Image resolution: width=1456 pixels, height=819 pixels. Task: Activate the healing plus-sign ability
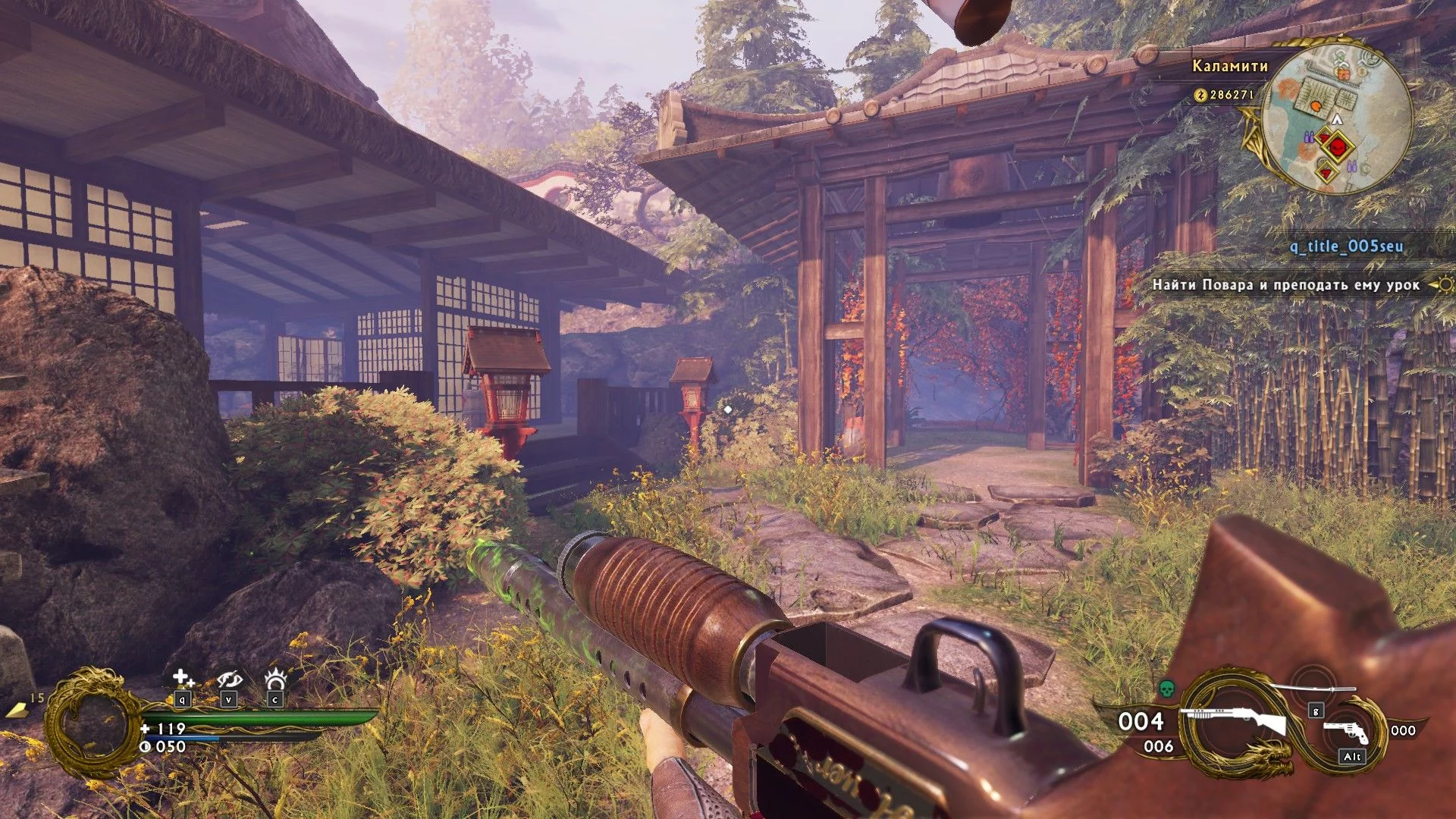(x=183, y=677)
